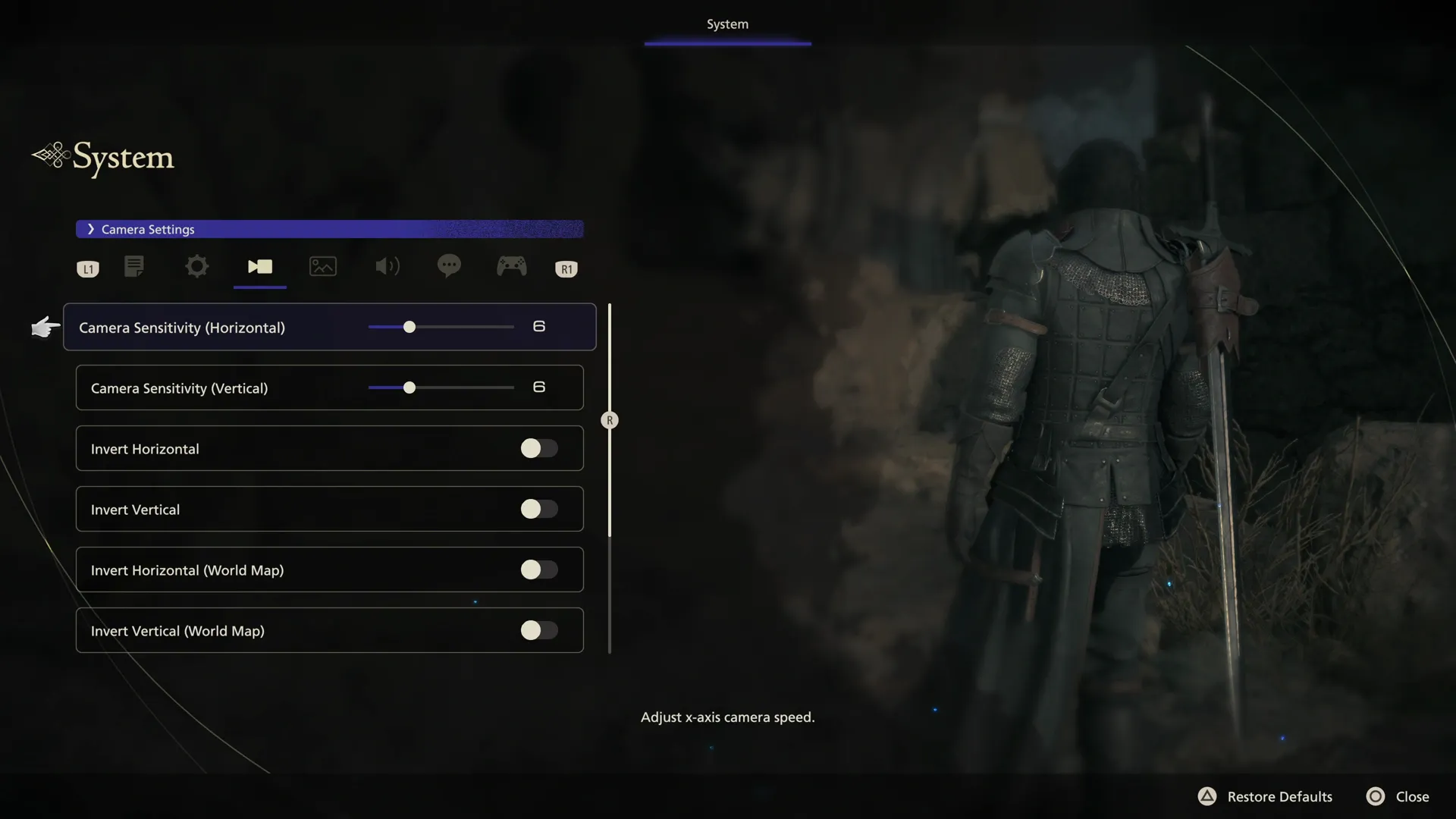
Task: Select the System menu tab
Action: (726, 24)
